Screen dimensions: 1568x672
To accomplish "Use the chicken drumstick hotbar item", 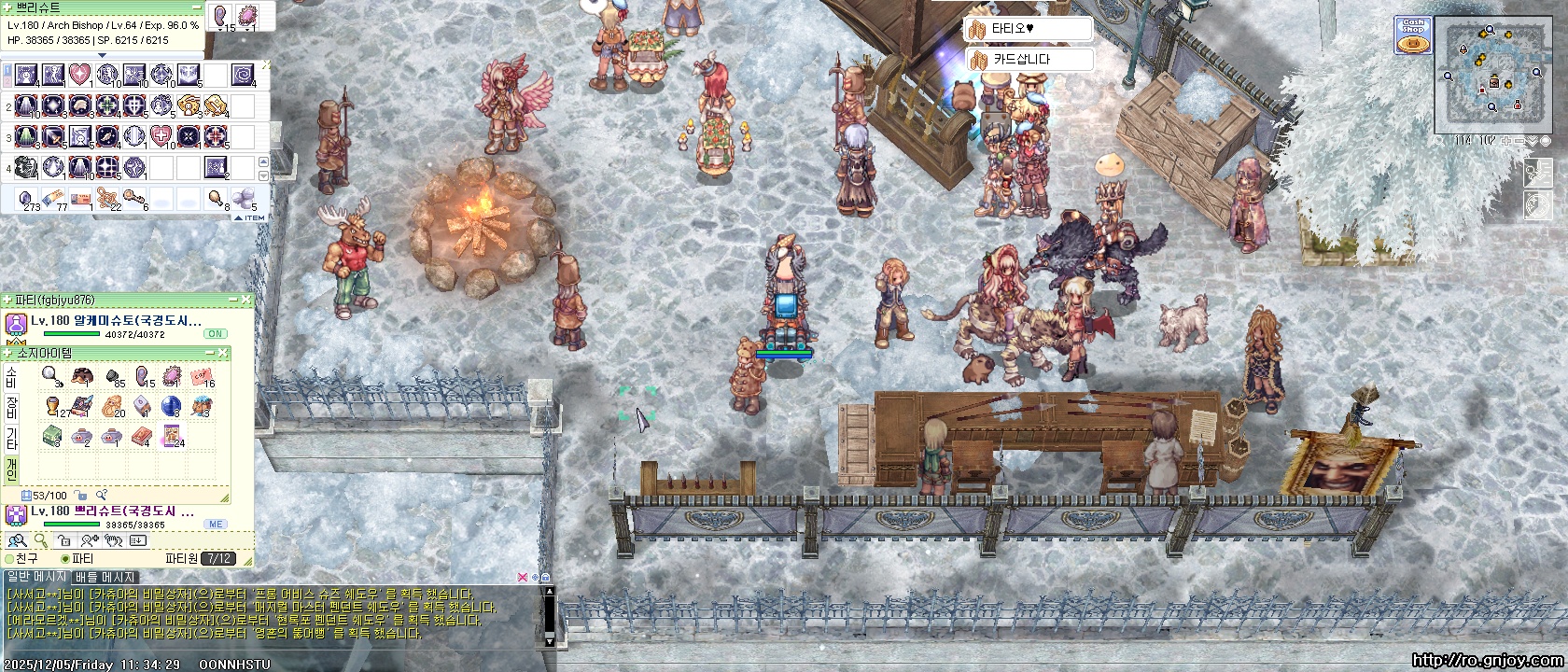I will (x=217, y=198).
